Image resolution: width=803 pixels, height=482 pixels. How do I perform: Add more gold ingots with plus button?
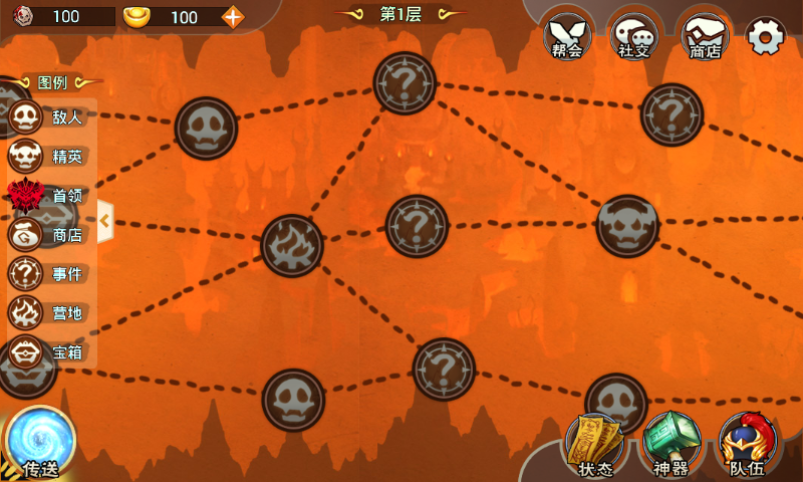(x=232, y=16)
